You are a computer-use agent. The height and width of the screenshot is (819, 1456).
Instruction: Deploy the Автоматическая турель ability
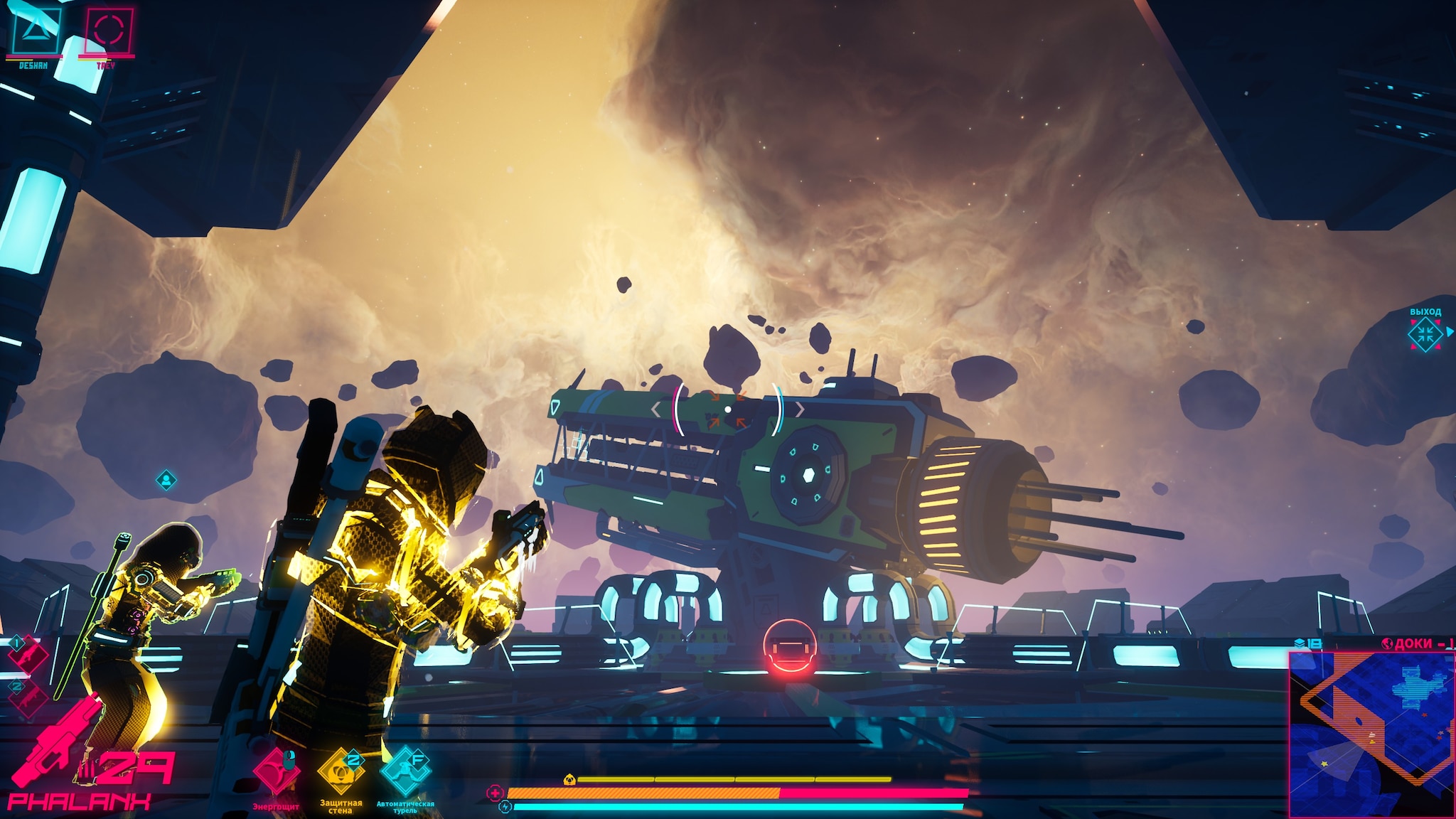tap(405, 771)
